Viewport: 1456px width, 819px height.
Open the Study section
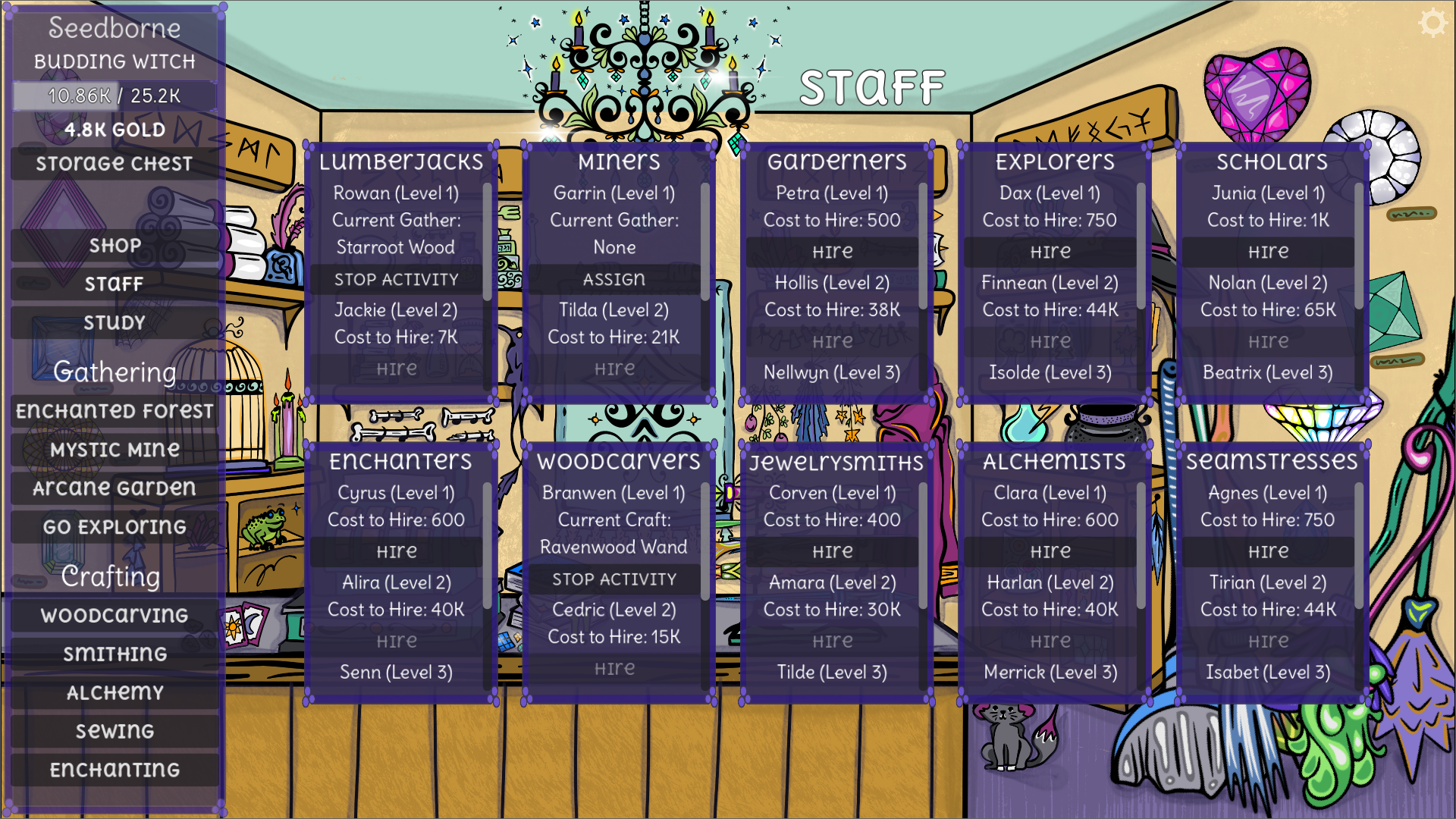[114, 322]
